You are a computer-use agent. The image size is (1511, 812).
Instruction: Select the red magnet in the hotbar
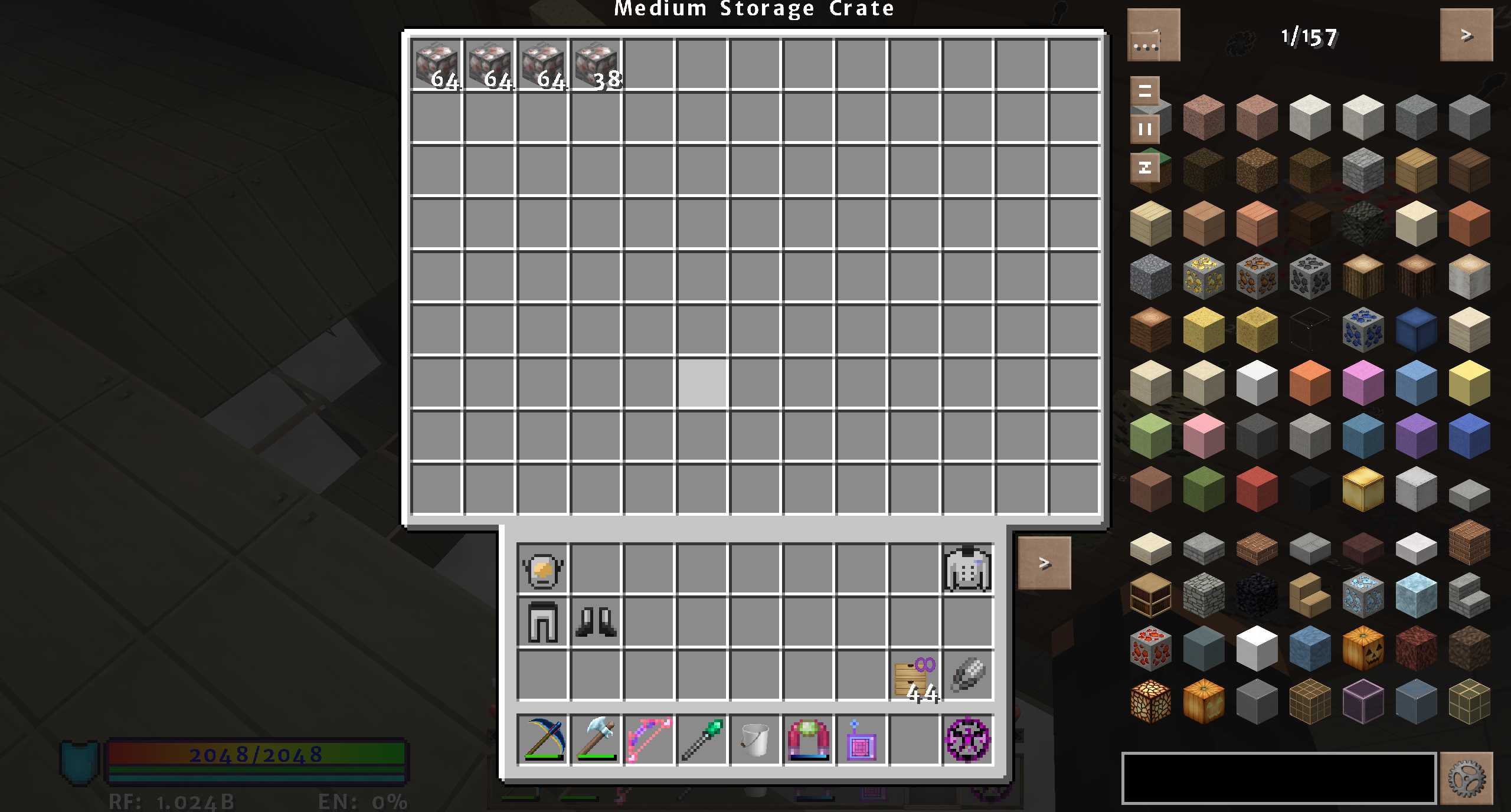click(x=808, y=739)
